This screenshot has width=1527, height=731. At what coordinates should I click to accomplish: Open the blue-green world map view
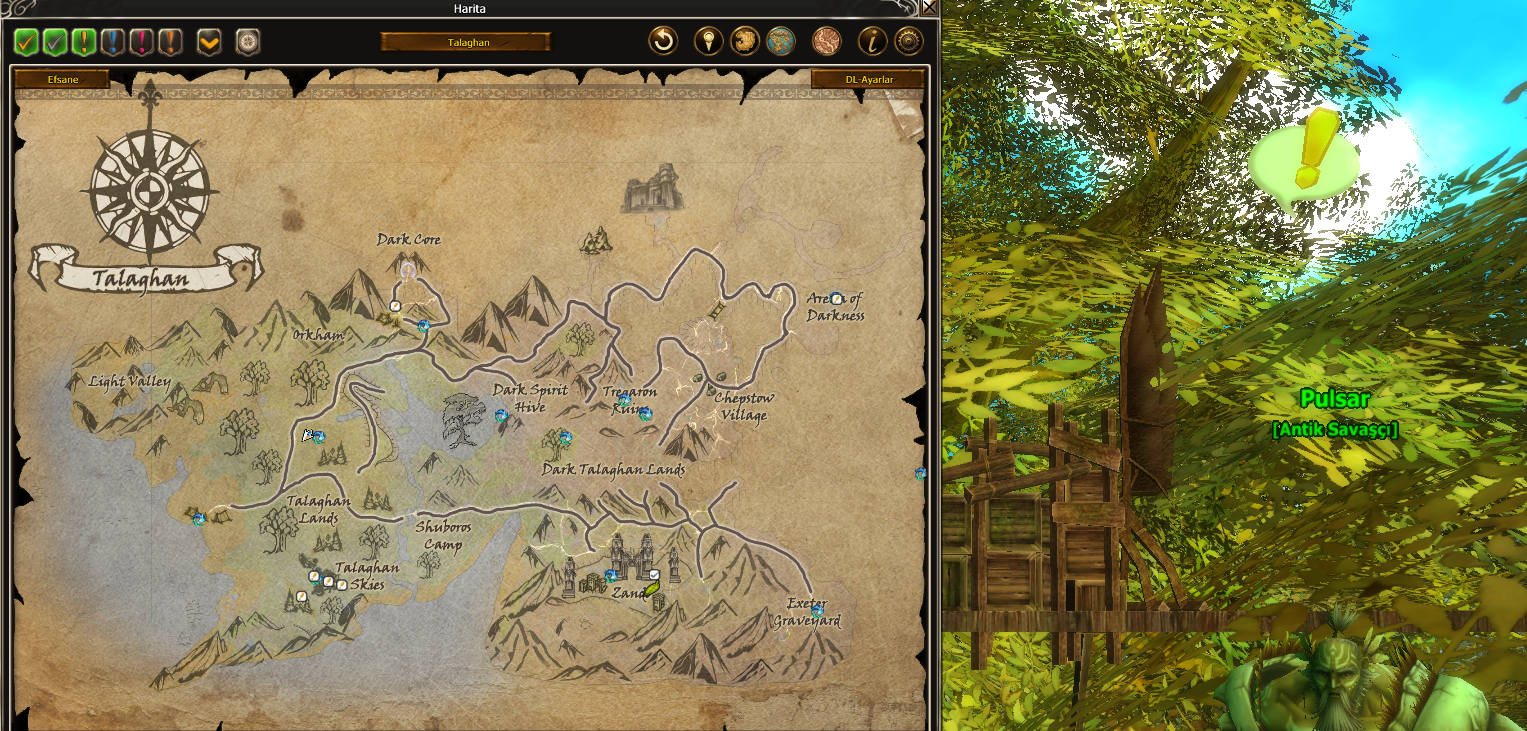click(x=780, y=41)
